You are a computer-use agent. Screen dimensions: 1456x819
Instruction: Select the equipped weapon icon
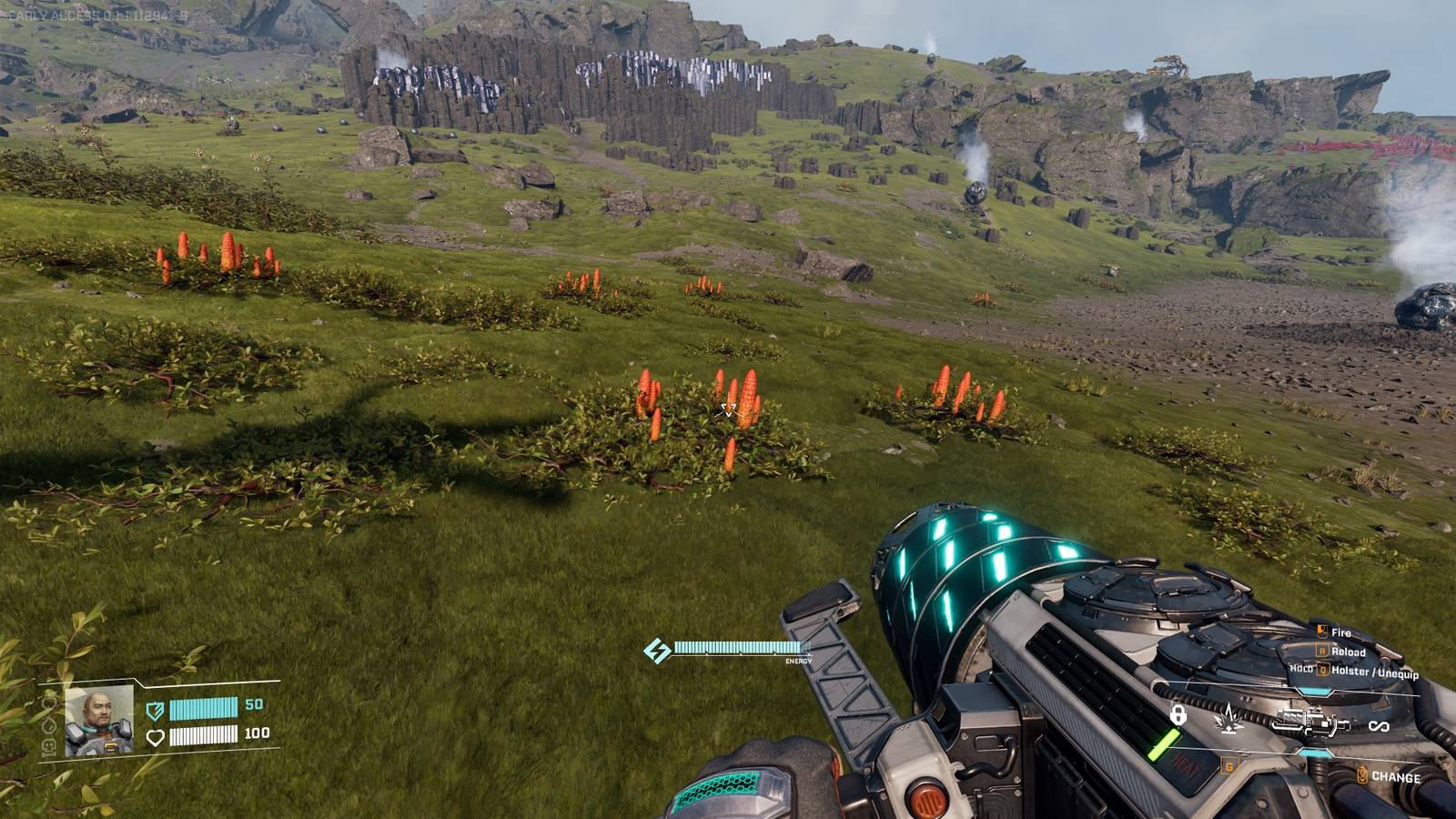pos(1311,723)
